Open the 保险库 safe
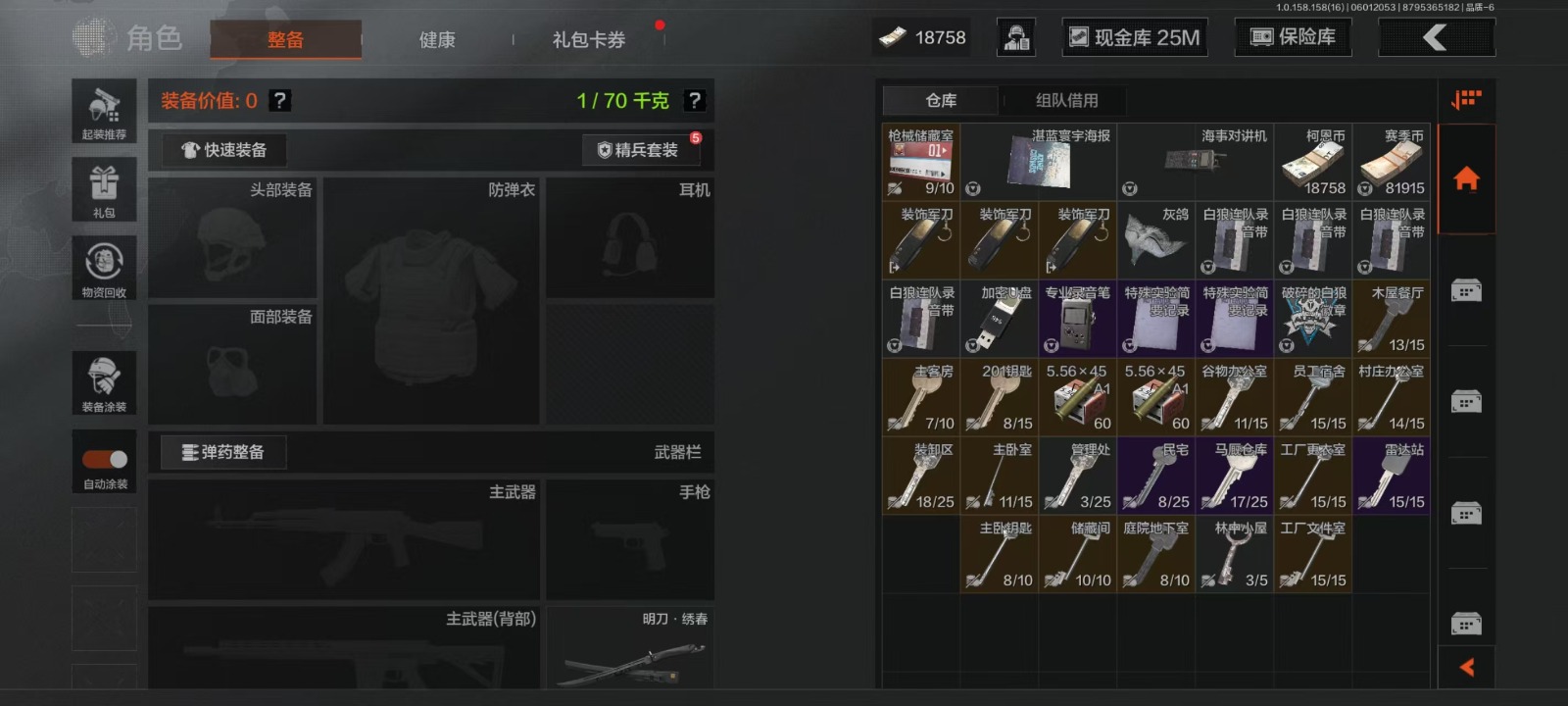1568x706 pixels. [1294, 38]
